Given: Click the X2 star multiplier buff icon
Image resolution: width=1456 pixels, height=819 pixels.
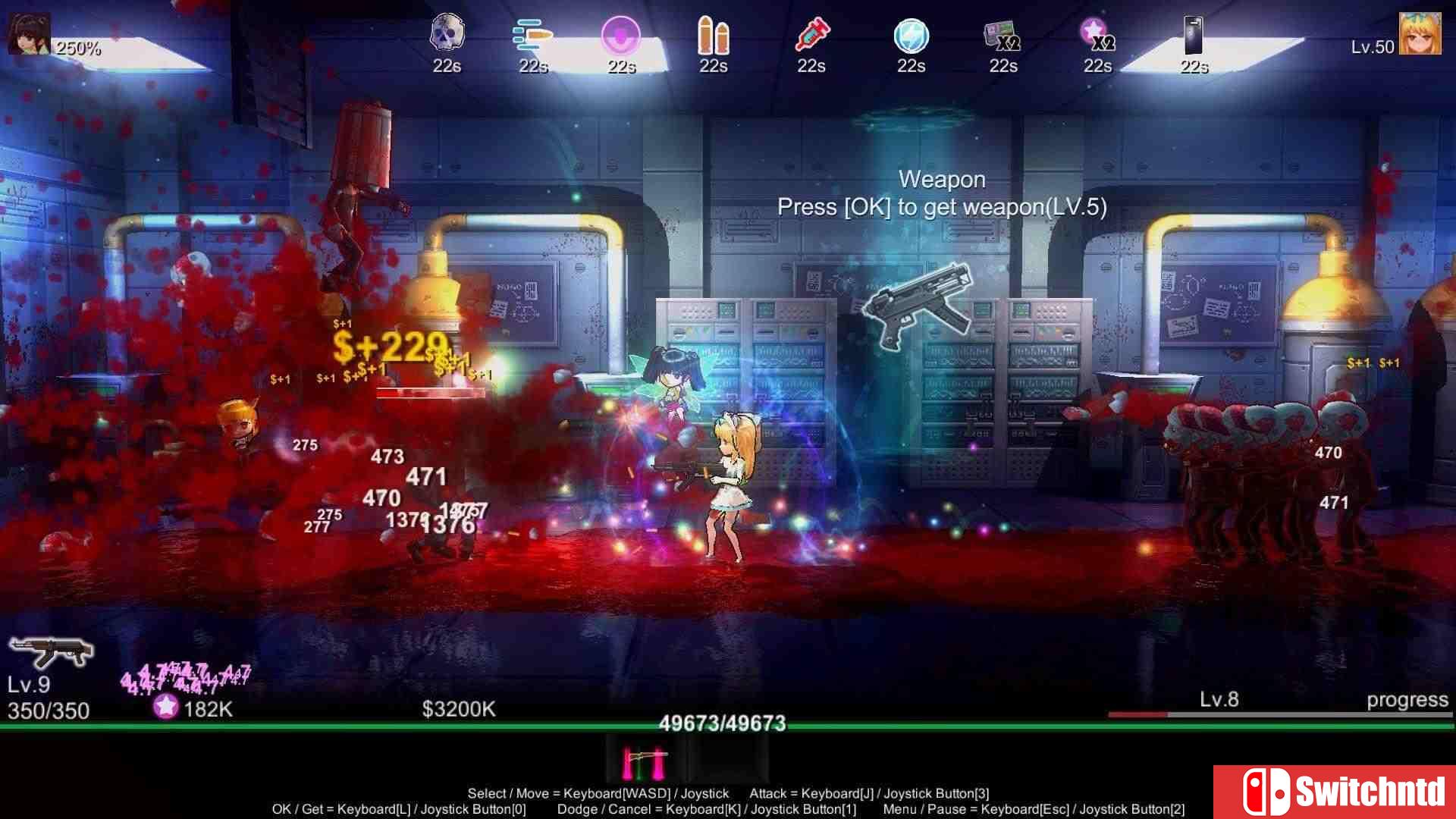Looking at the screenshot, I should [x=1097, y=34].
